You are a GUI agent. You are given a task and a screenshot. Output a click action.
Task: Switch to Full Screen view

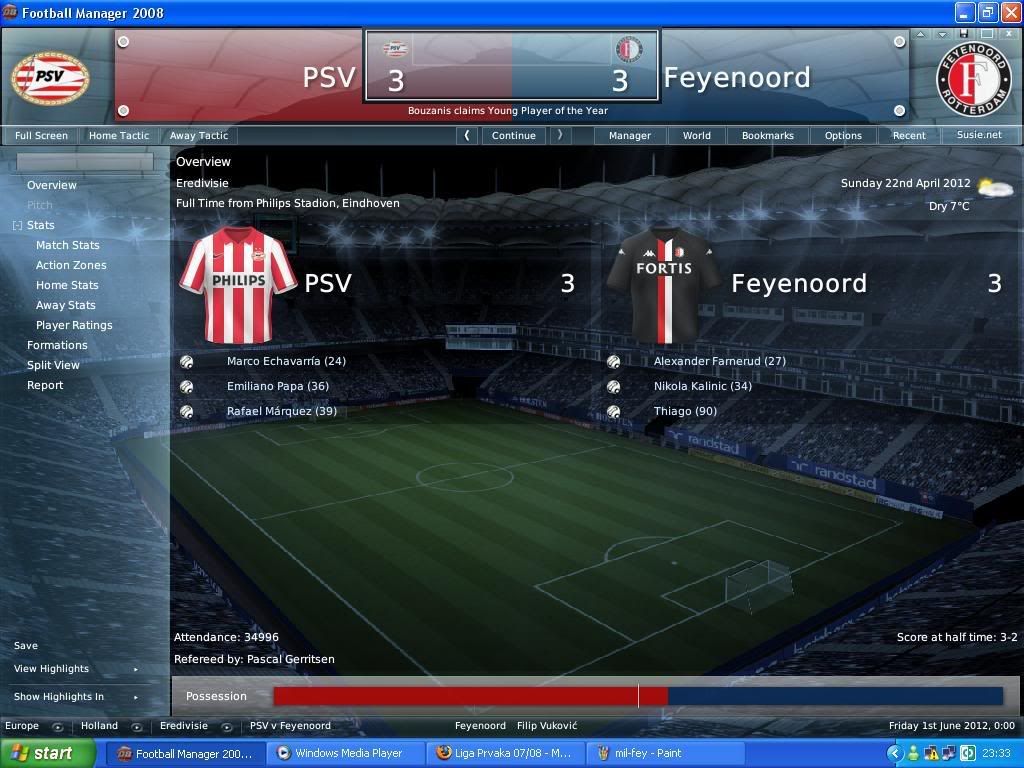[x=42, y=135]
